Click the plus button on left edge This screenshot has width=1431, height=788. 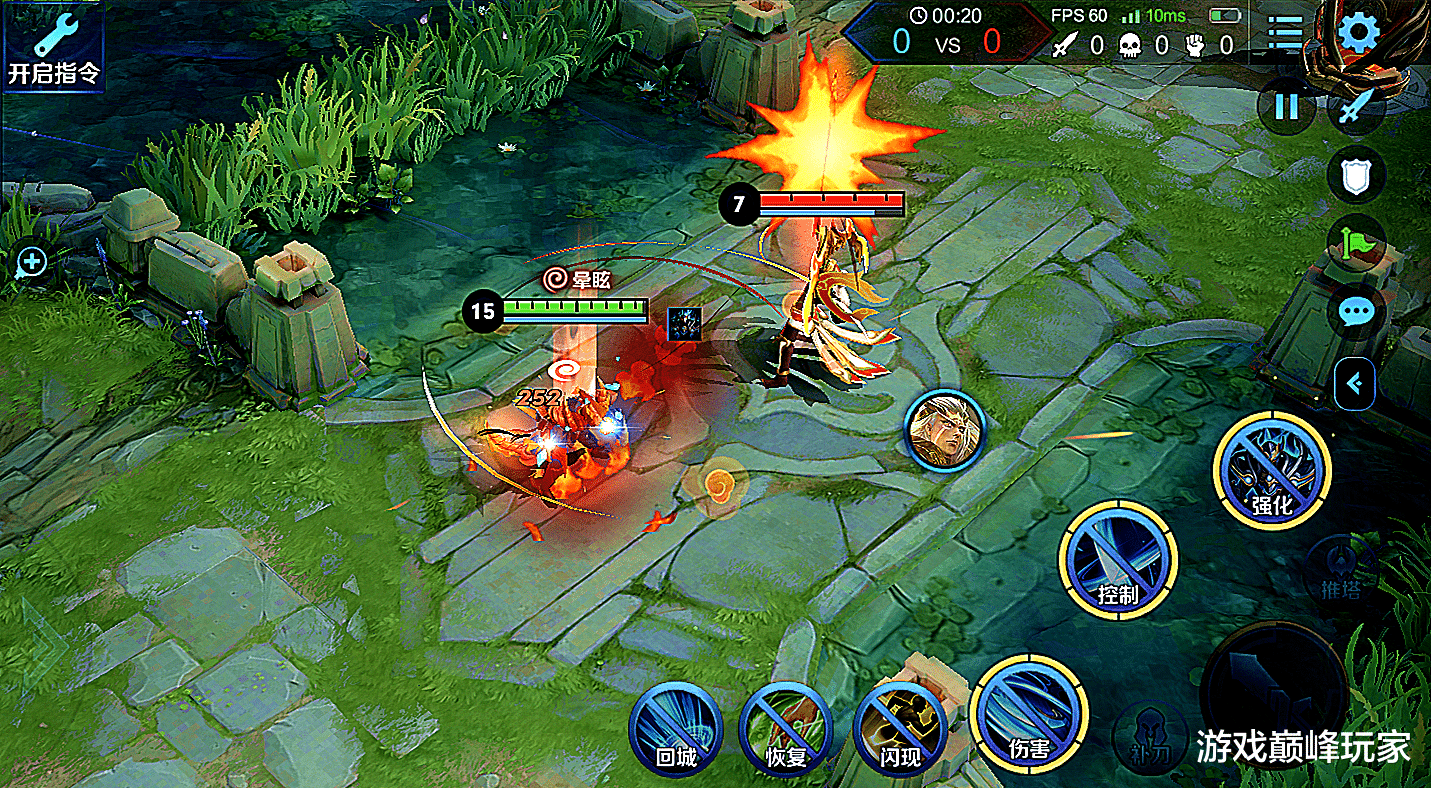31,263
